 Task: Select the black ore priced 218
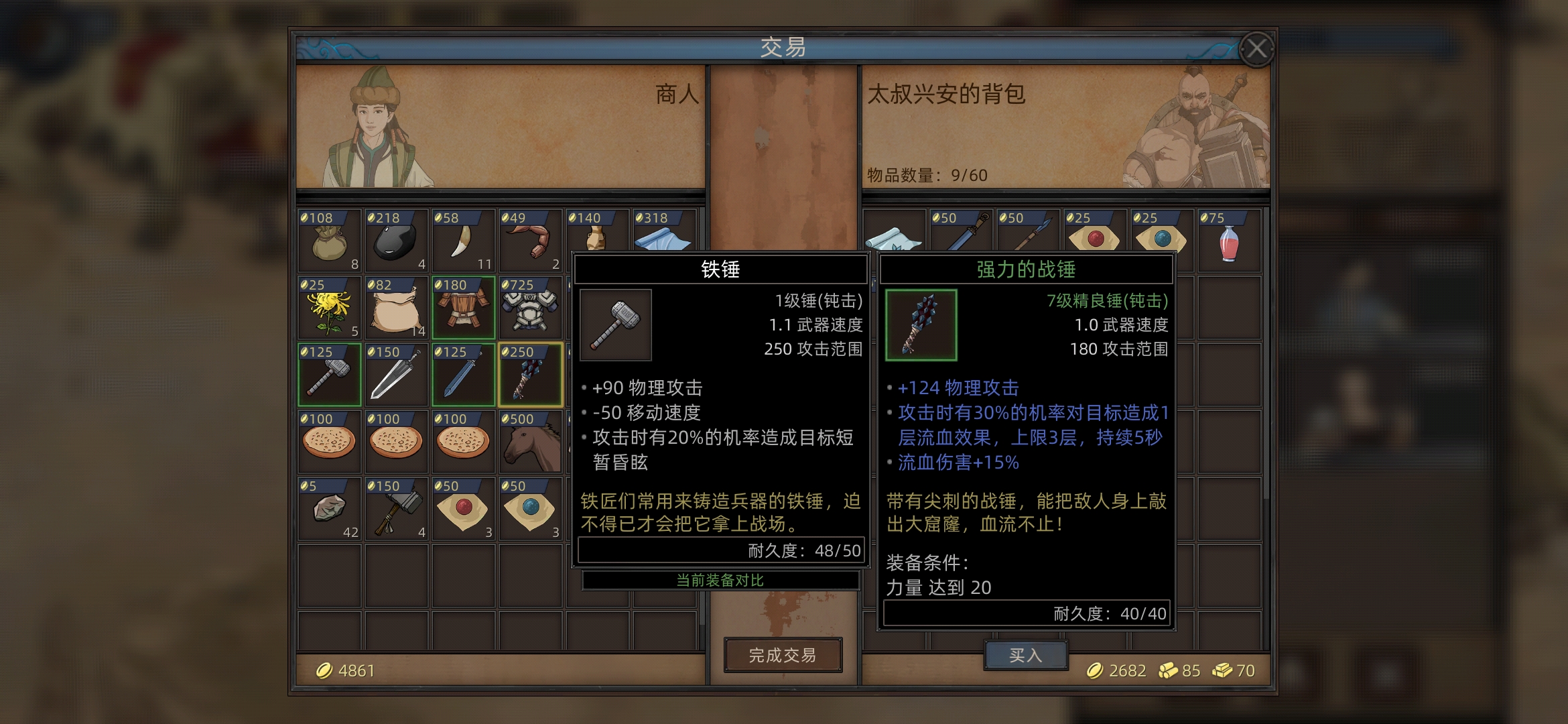[x=396, y=241]
